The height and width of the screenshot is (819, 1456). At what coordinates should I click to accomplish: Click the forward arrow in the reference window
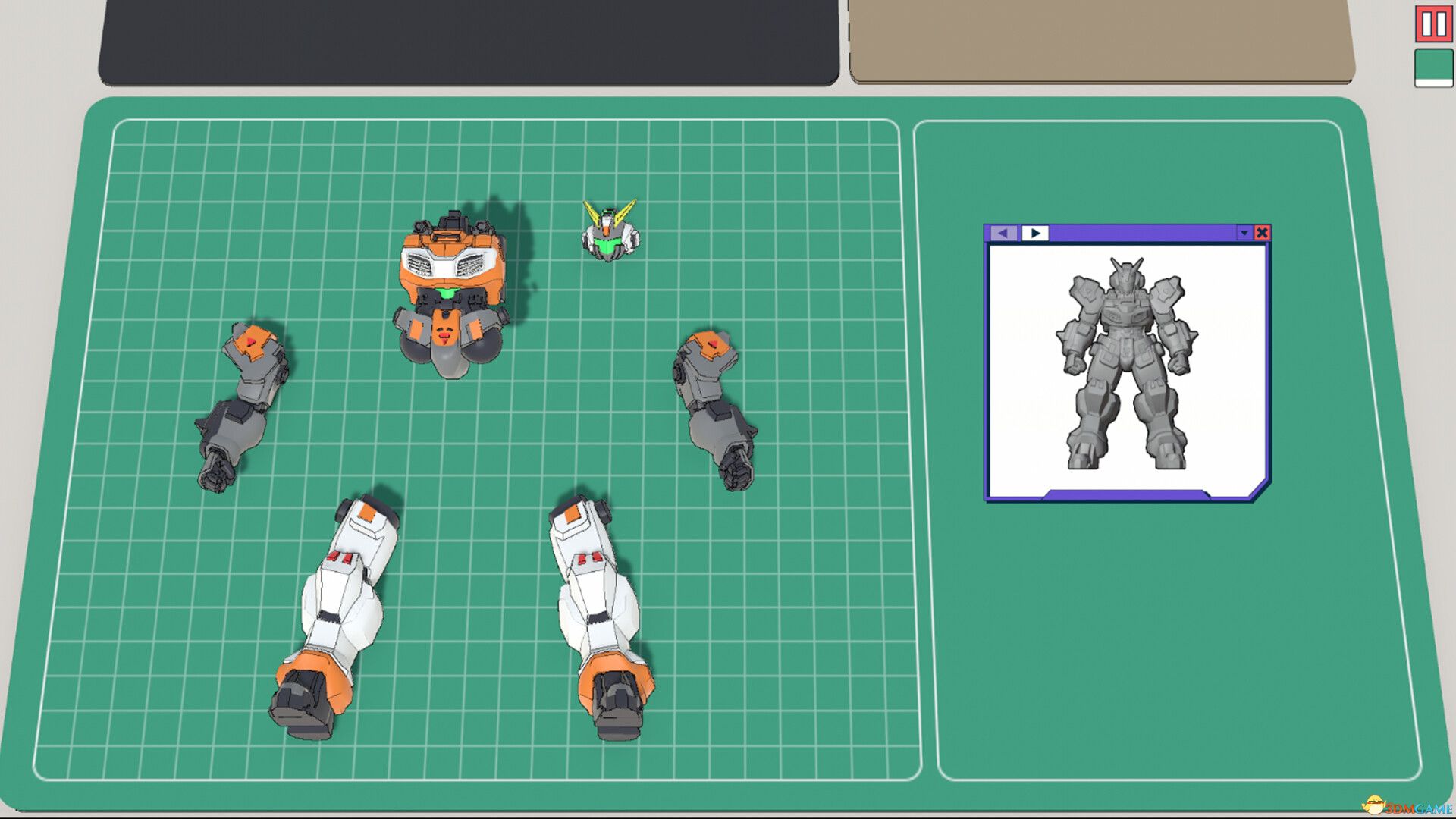(1035, 233)
